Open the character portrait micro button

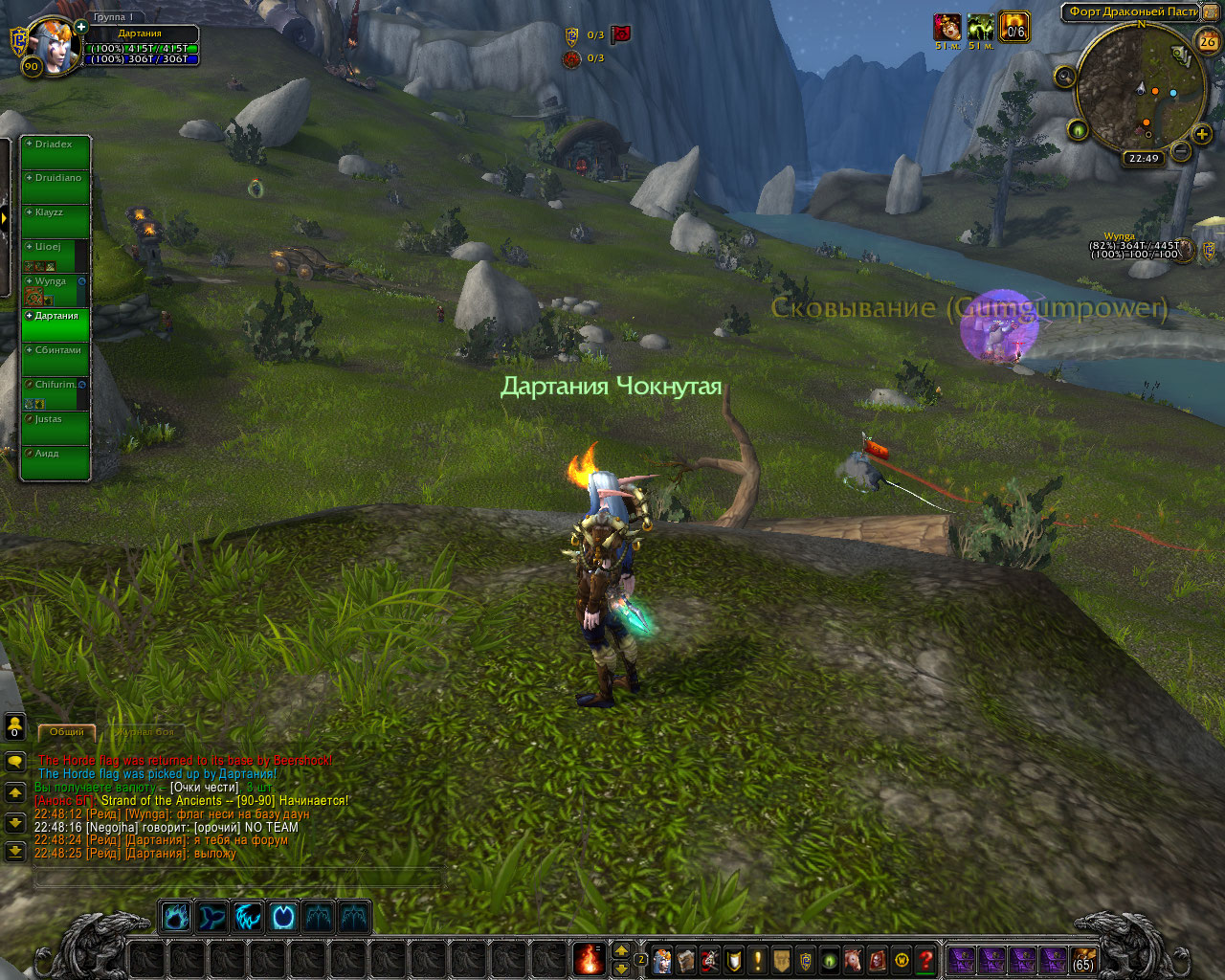point(662,960)
